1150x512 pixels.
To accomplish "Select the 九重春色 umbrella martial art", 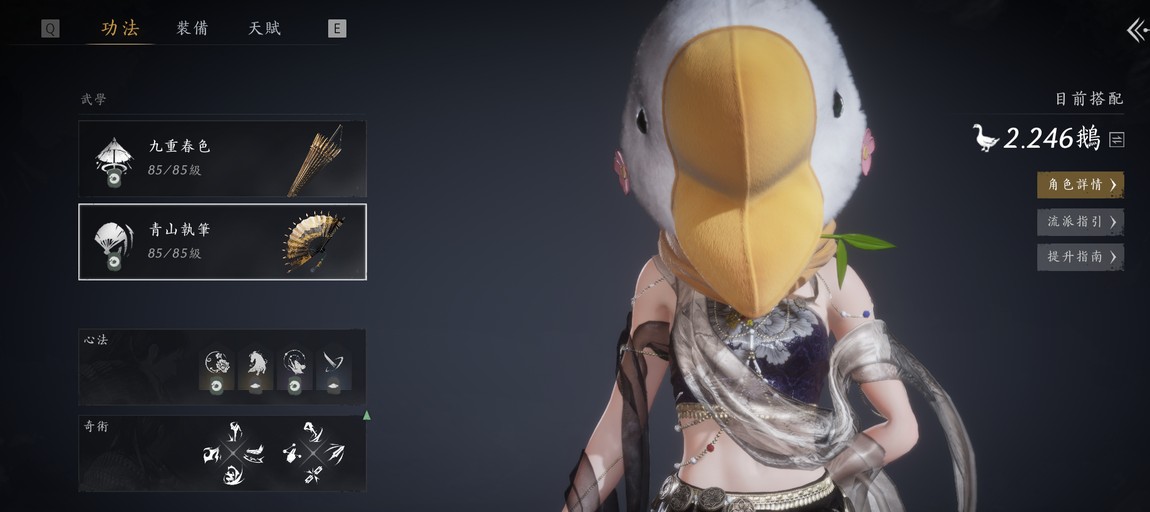I will 222,158.
